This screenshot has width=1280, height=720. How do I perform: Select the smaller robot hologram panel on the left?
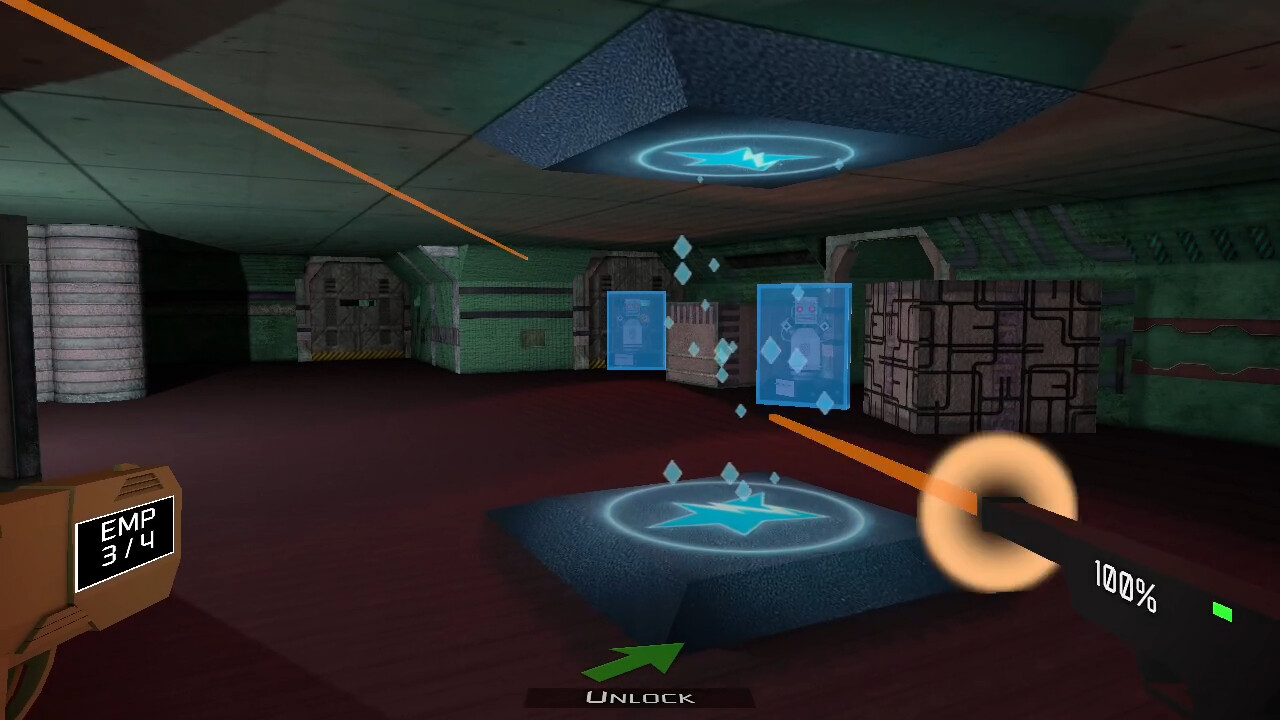[x=636, y=330]
